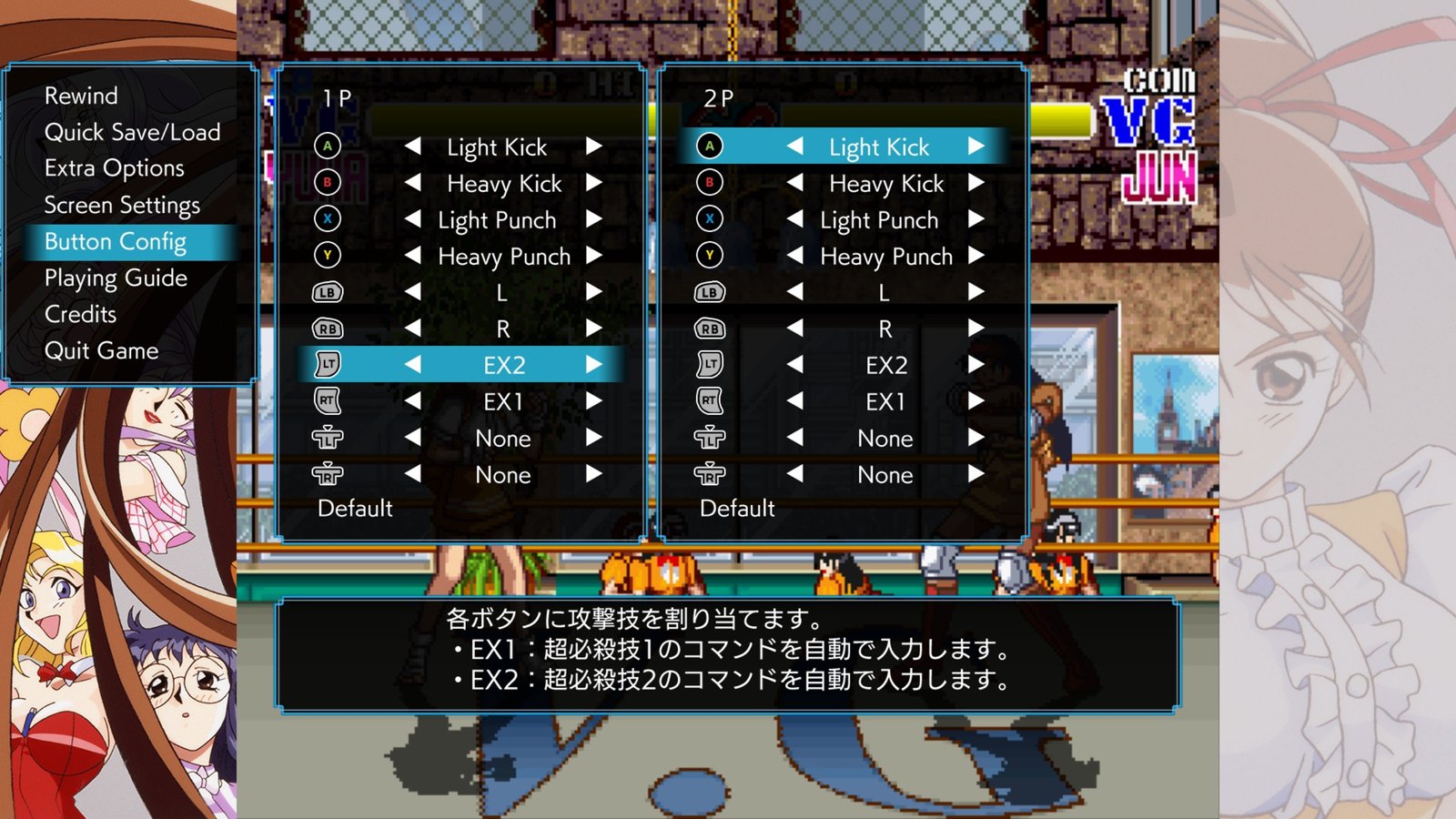Viewport: 1456px width, 819px height.
Task: Open the Rewind menu entry
Action: pyautogui.click(x=81, y=96)
